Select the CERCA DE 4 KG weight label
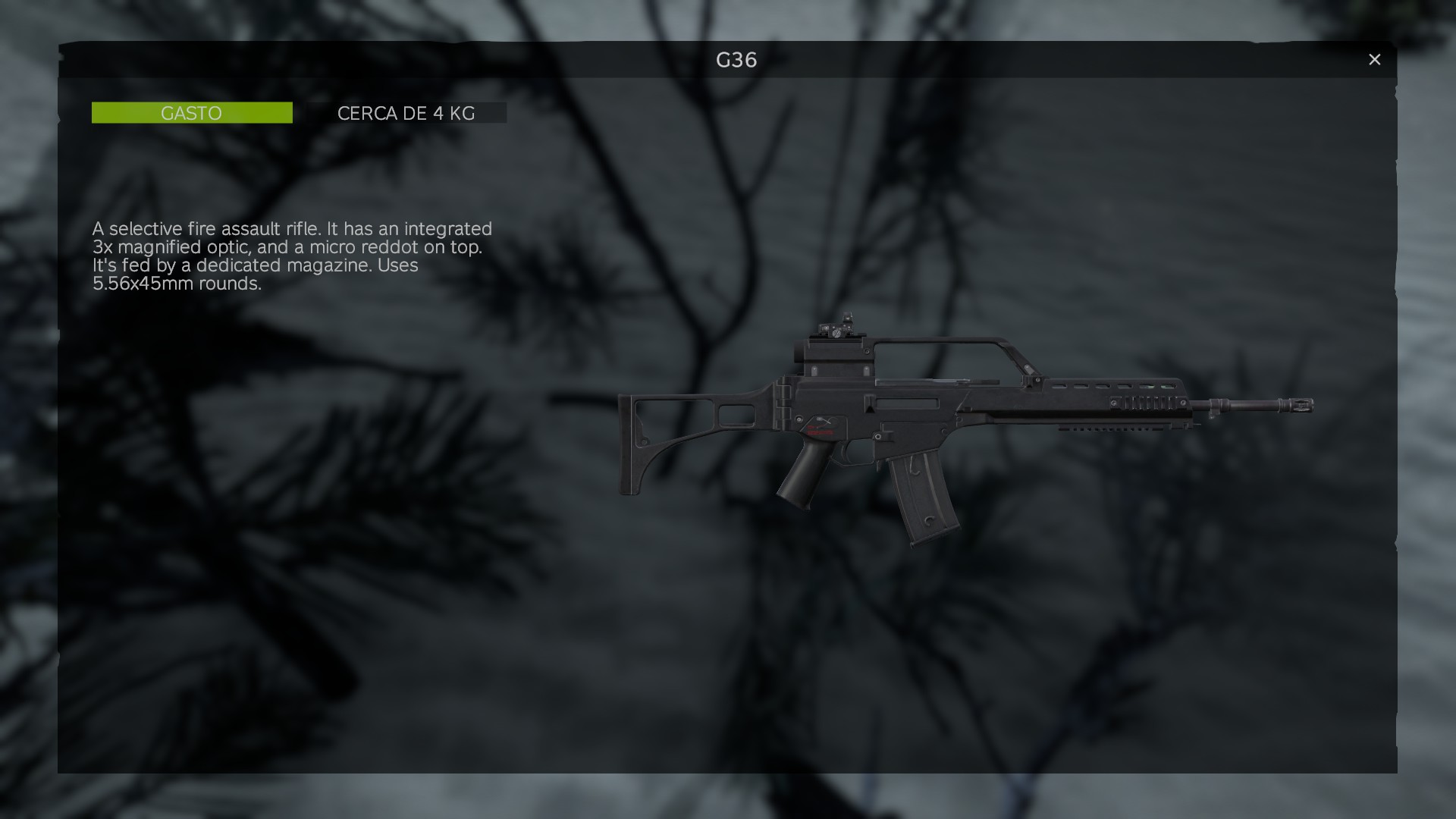This screenshot has height=819, width=1456. point(406,114)
